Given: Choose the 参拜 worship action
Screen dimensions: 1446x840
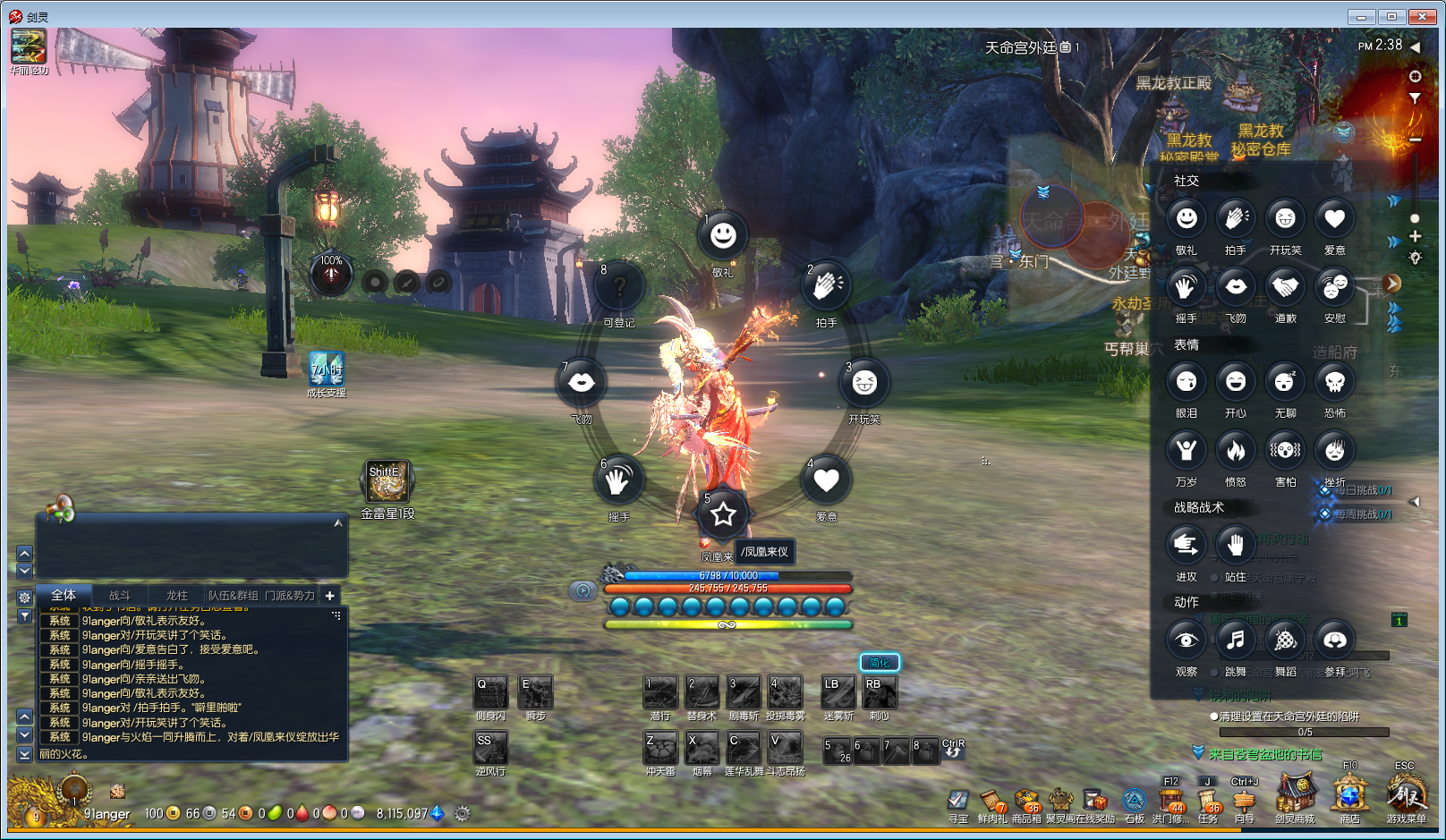Looking at the screenshot, I should coord(1334,640).
